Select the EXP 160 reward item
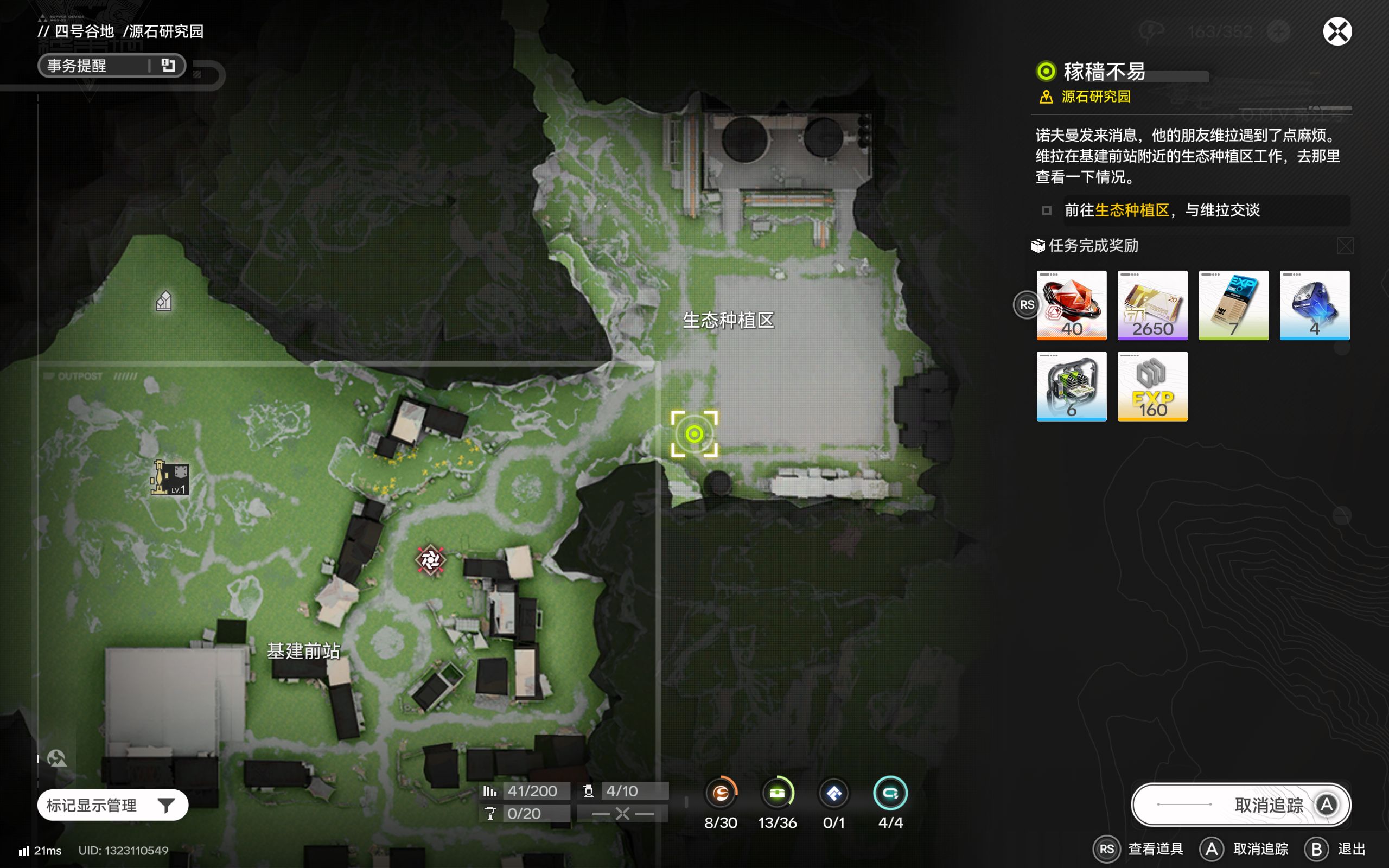1389x868 pixels. click(1152, 386)
